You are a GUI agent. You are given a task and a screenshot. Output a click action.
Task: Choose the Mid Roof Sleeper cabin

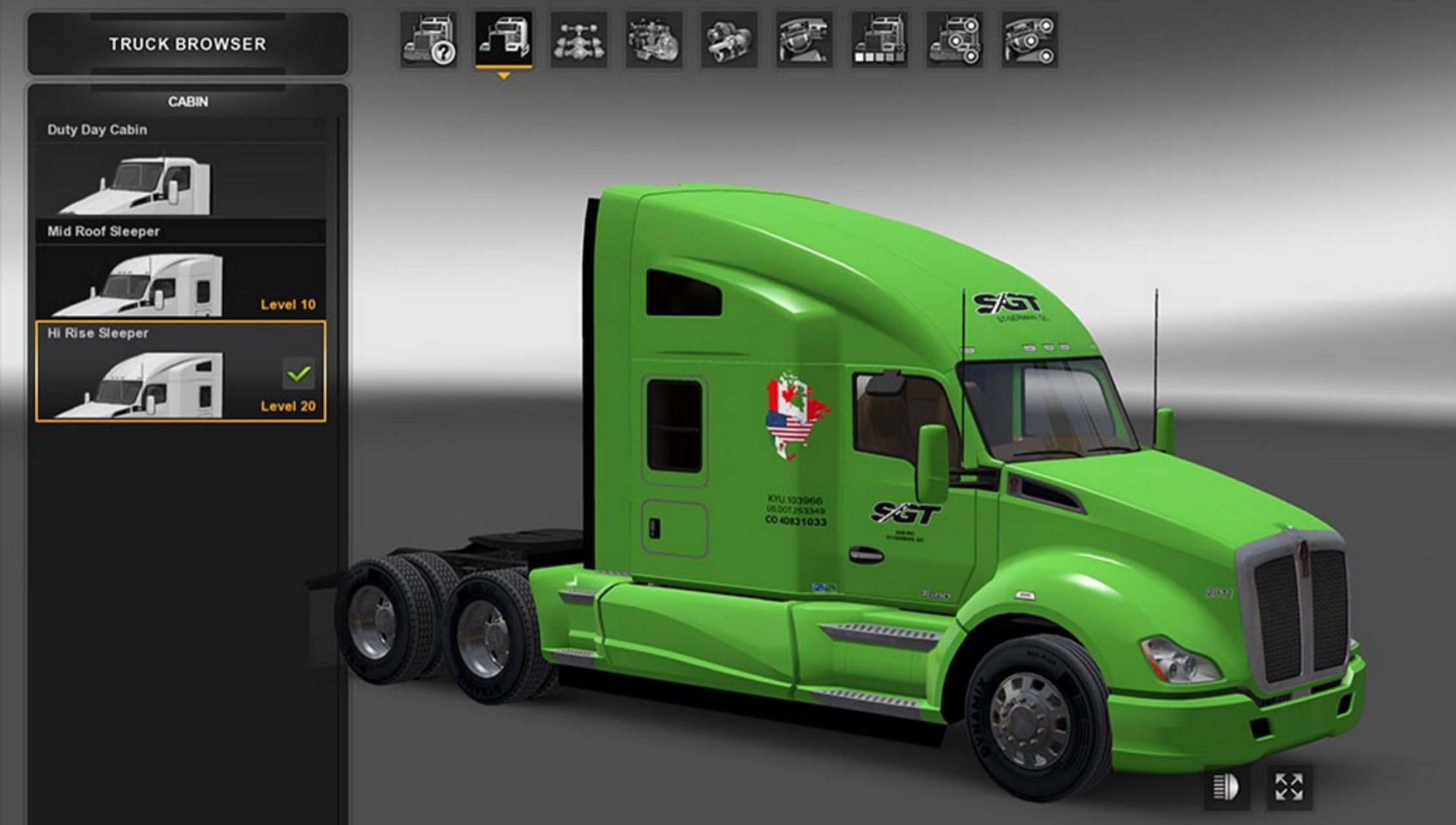point(180,270)
